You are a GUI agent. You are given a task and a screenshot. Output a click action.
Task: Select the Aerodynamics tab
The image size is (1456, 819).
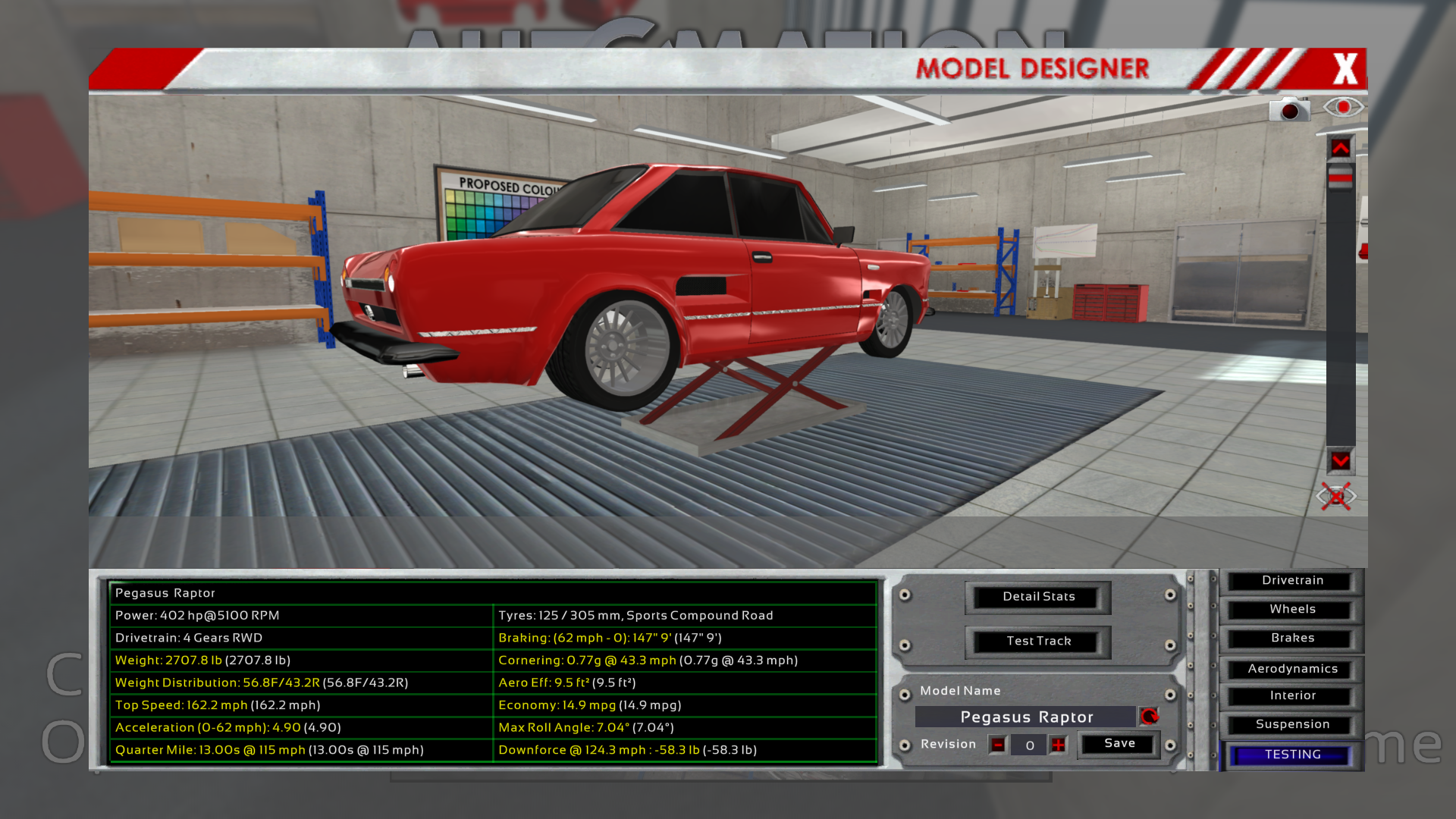click(x=1292, y=669)
